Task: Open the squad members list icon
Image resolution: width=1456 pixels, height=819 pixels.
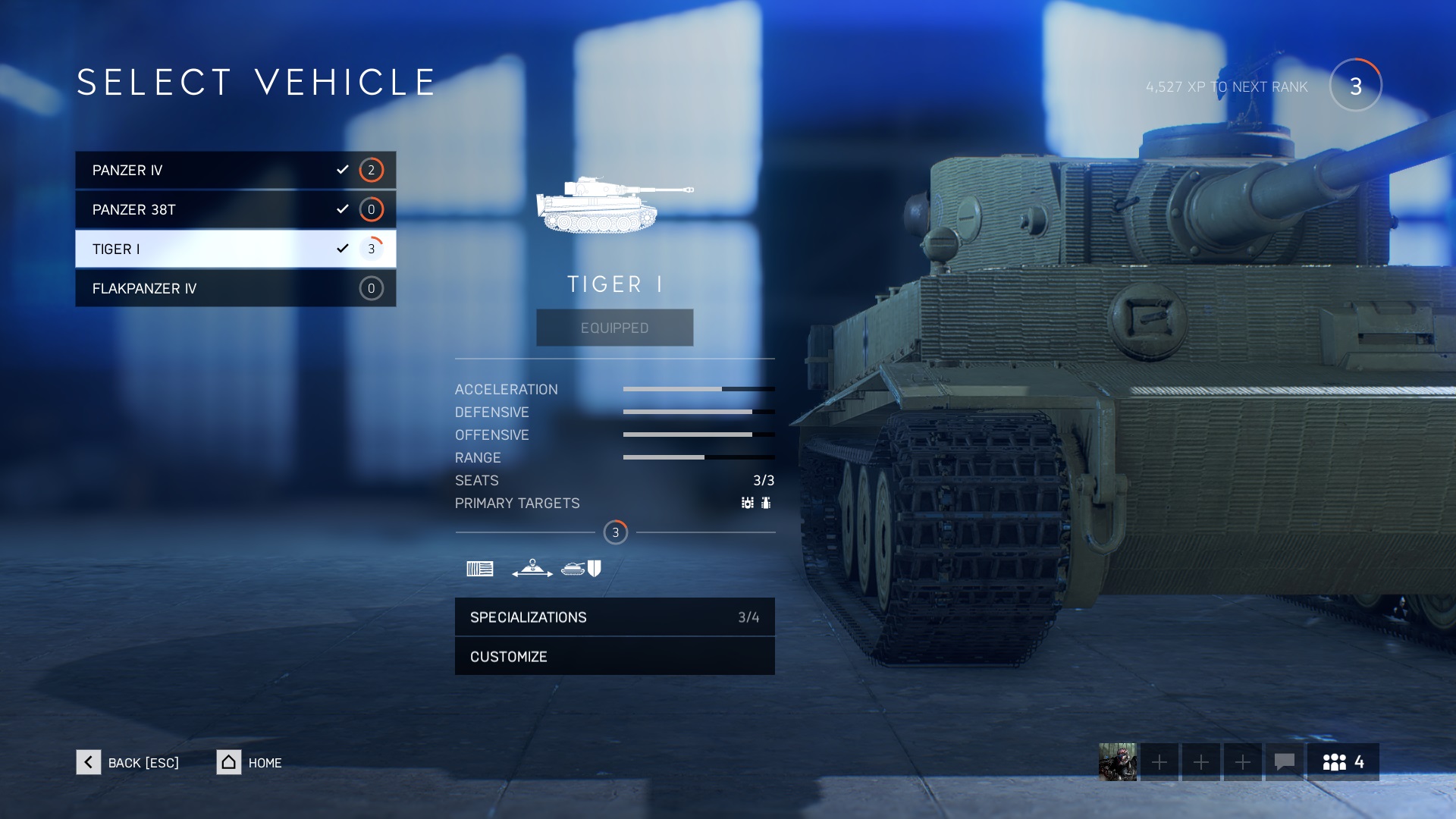Action: point(1342,761)
